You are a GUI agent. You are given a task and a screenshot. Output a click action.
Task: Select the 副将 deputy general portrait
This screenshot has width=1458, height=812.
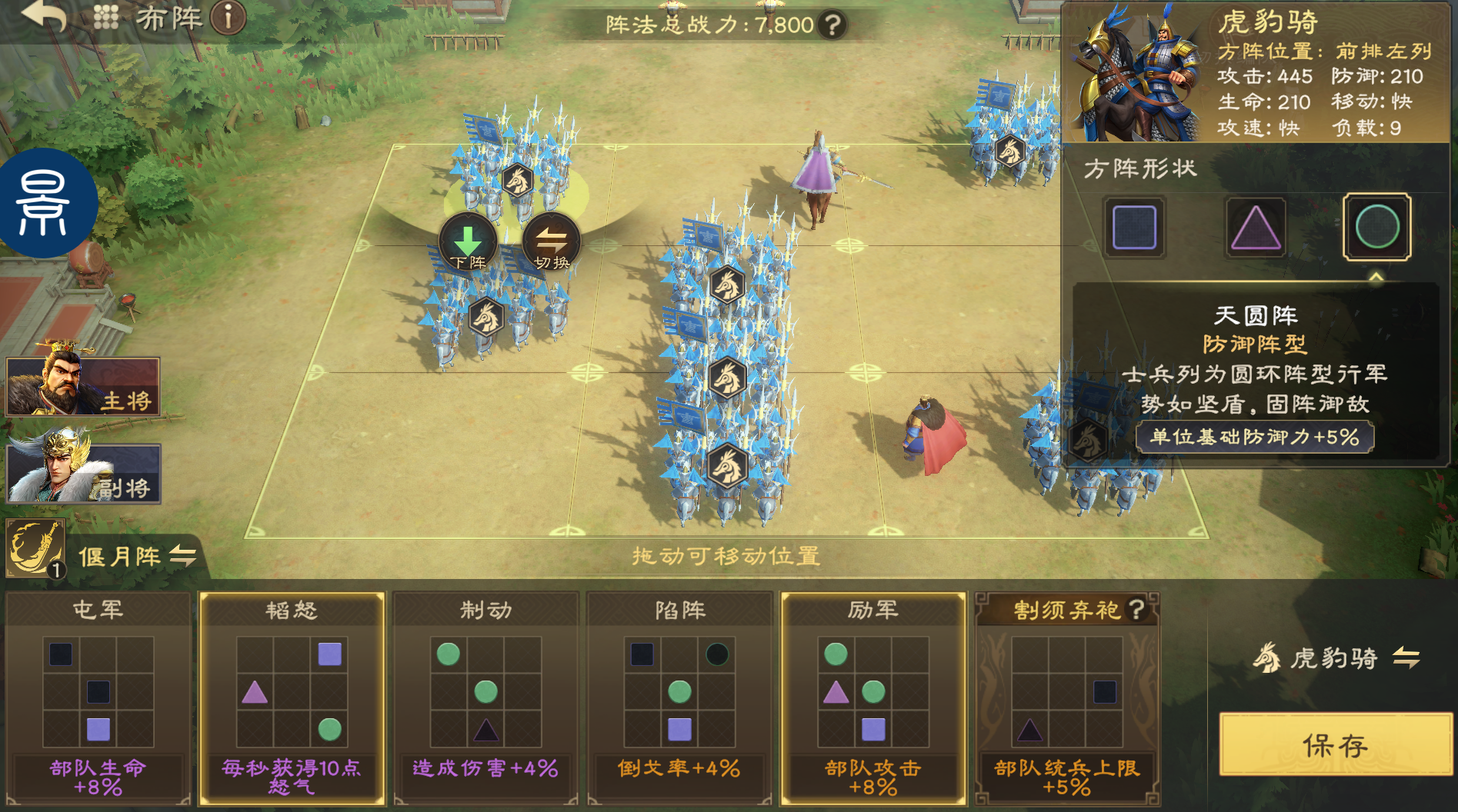83,474
